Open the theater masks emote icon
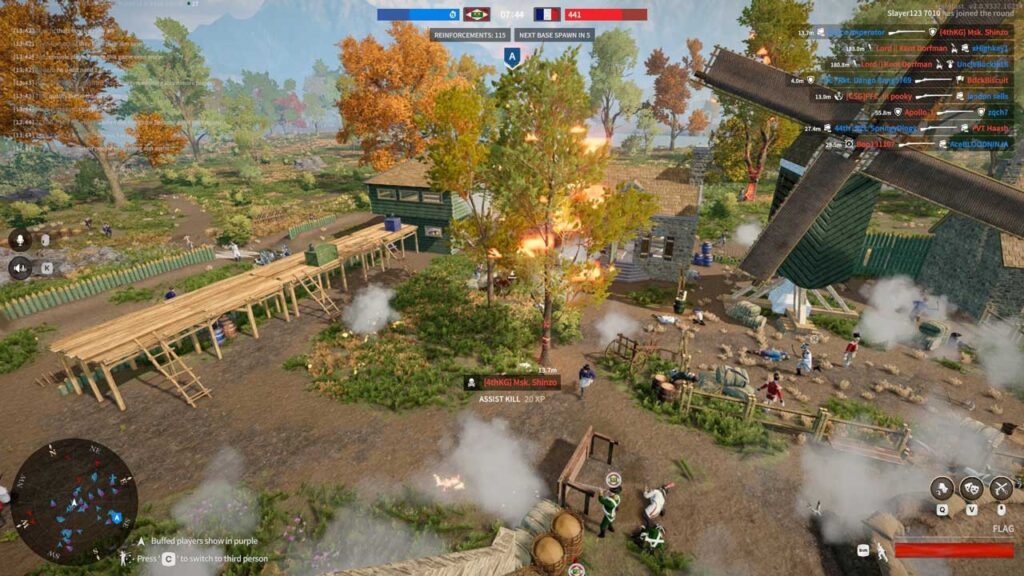Viewport: 1024px width, 576px height. (971, 488)
